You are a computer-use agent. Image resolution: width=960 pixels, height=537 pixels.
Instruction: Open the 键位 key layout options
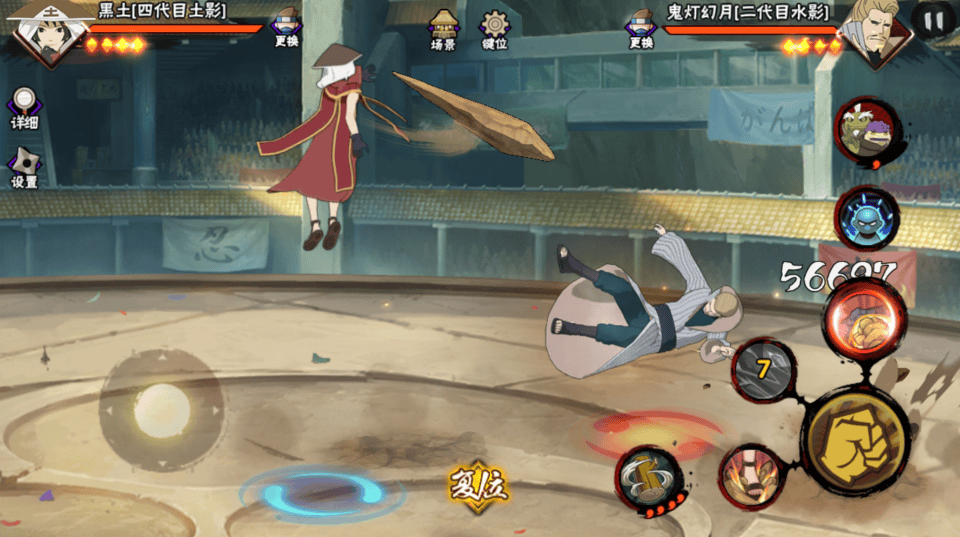click(494, 30)
